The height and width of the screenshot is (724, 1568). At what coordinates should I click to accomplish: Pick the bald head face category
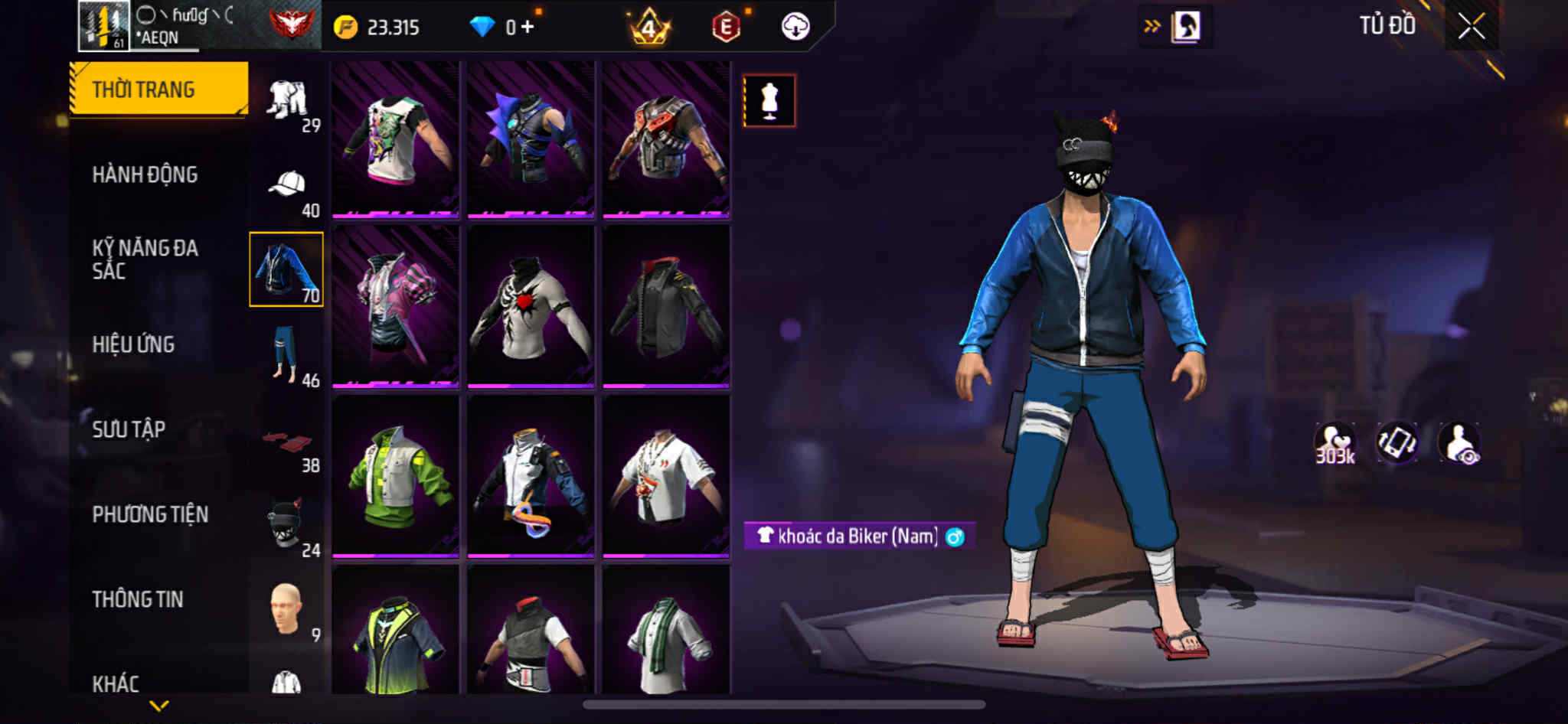click(286, 610)
